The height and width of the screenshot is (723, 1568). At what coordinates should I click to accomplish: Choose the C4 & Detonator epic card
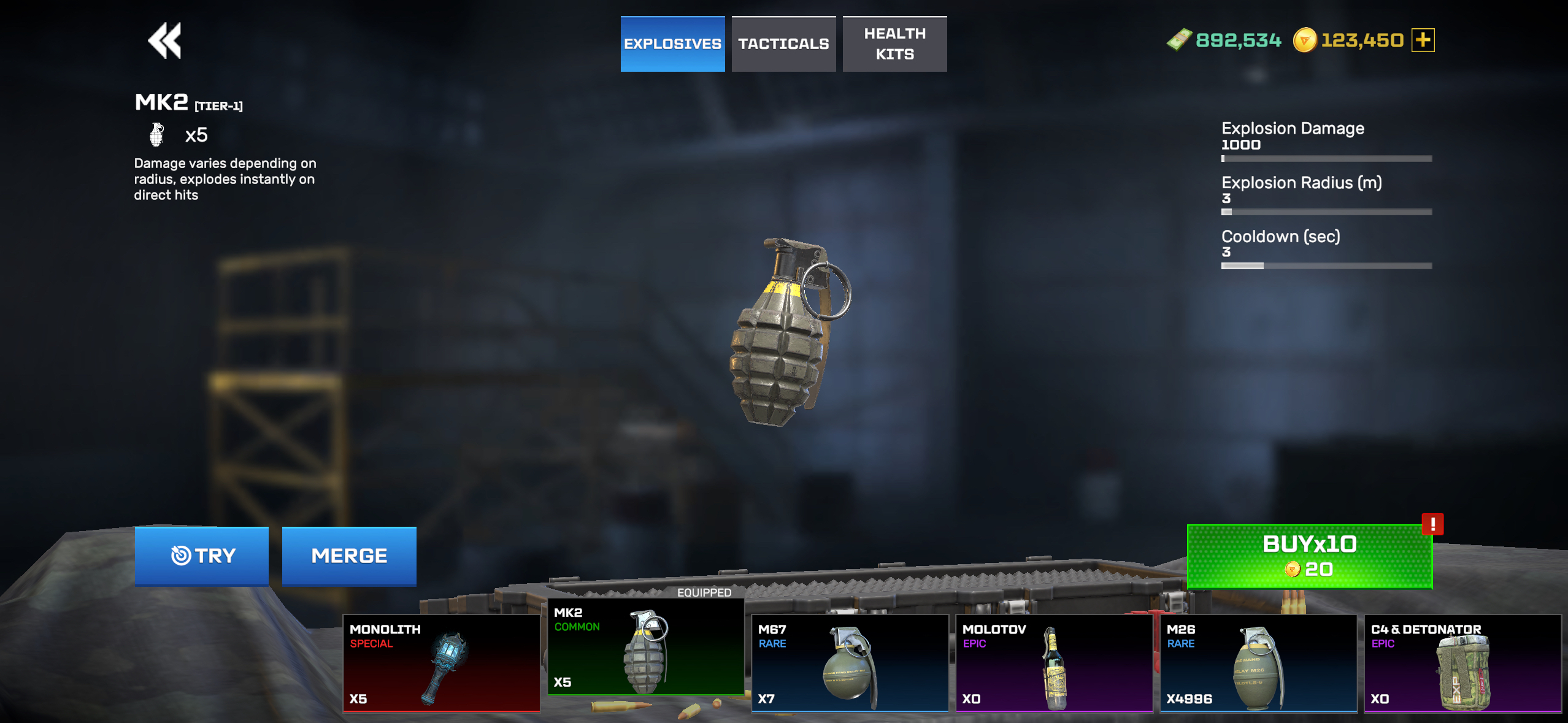point(1462,663)
